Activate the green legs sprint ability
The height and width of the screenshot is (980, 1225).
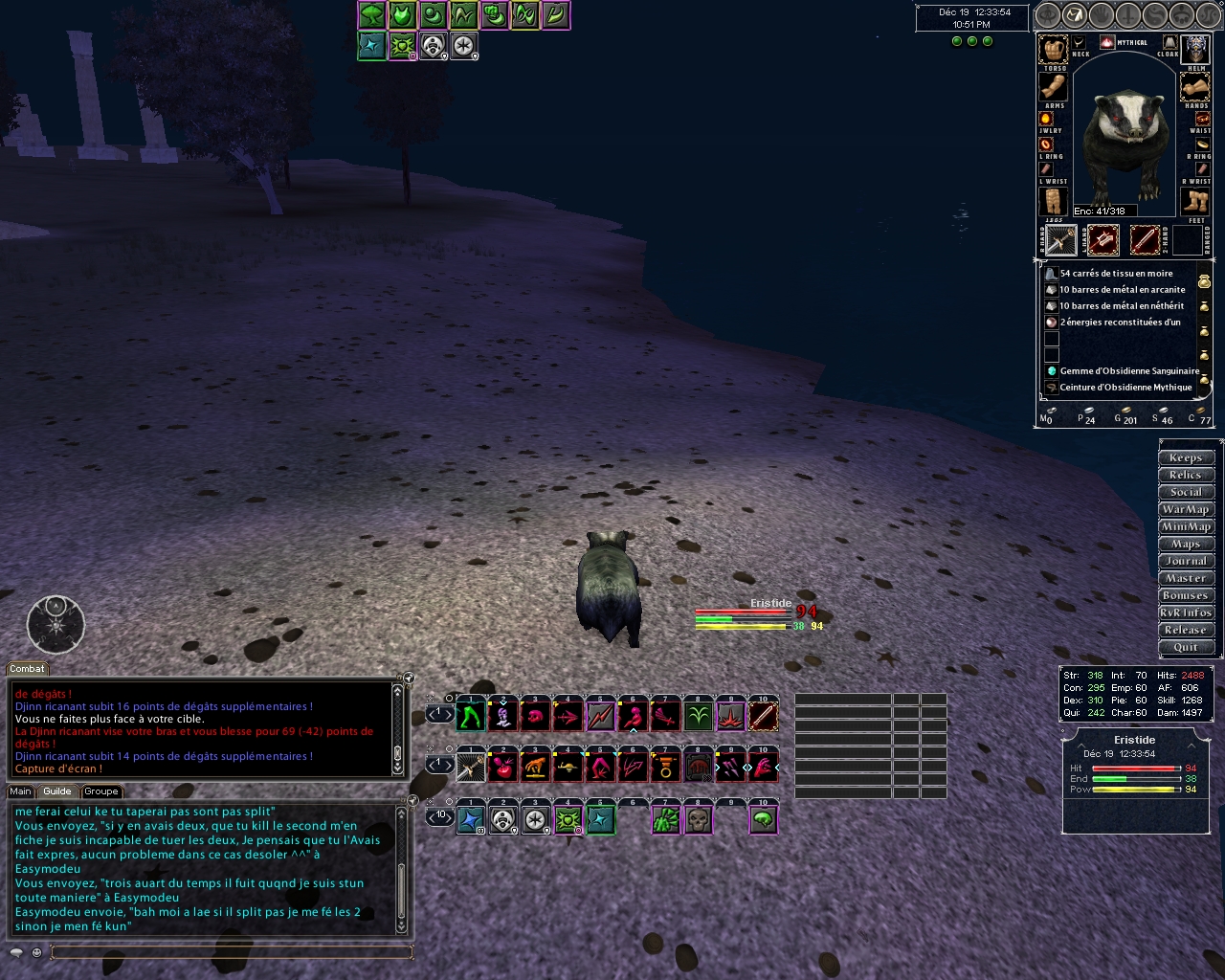pos(470,715)
